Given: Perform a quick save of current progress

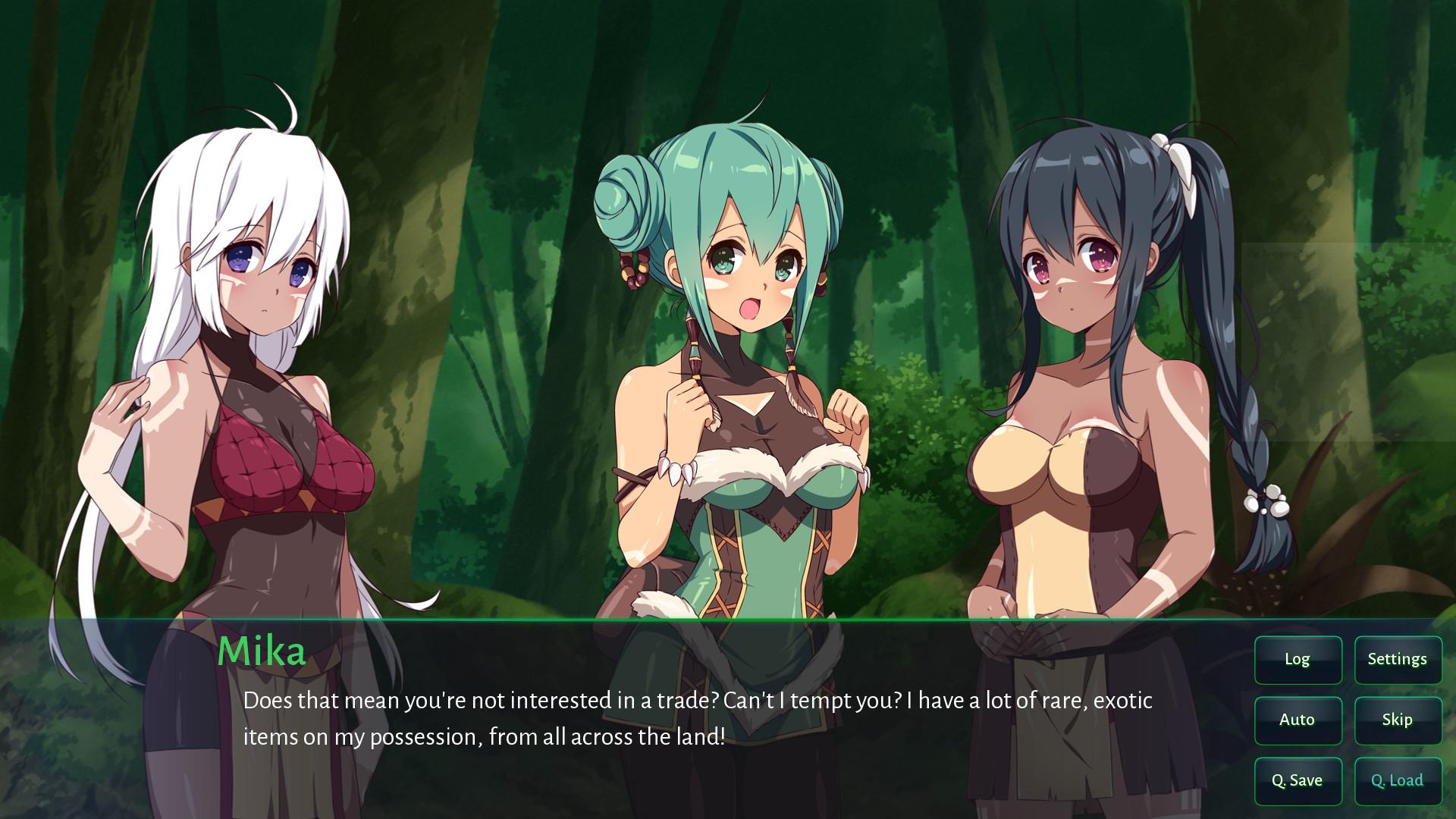Looking at the screenshot, I should pos(1298,780).
